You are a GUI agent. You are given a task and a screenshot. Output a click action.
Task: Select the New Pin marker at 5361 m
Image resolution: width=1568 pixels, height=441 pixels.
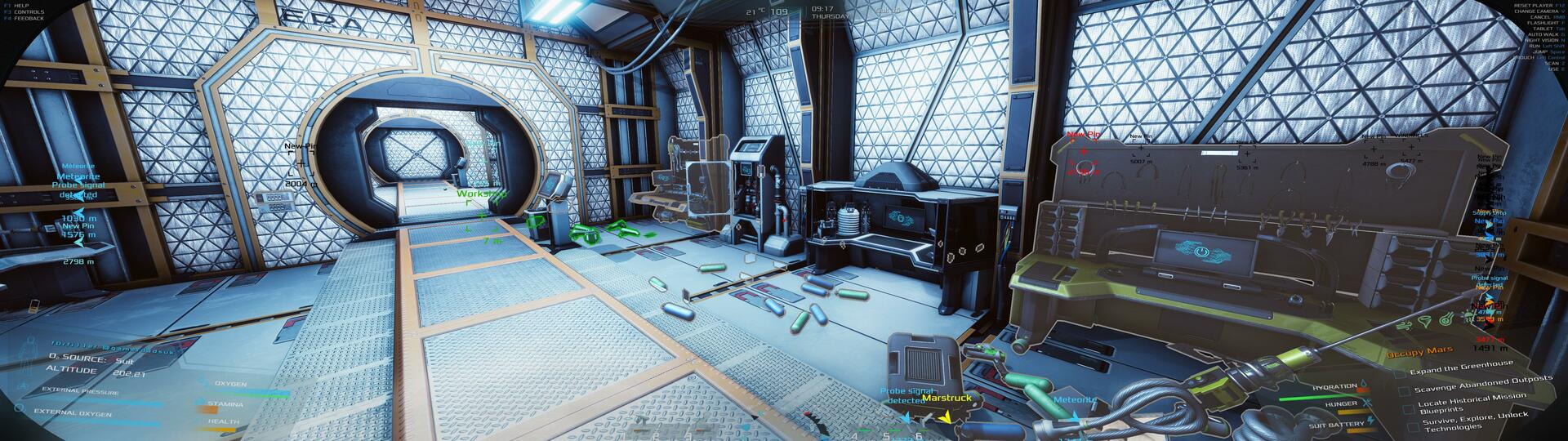pyautogui.click(x=1246, y=154)
